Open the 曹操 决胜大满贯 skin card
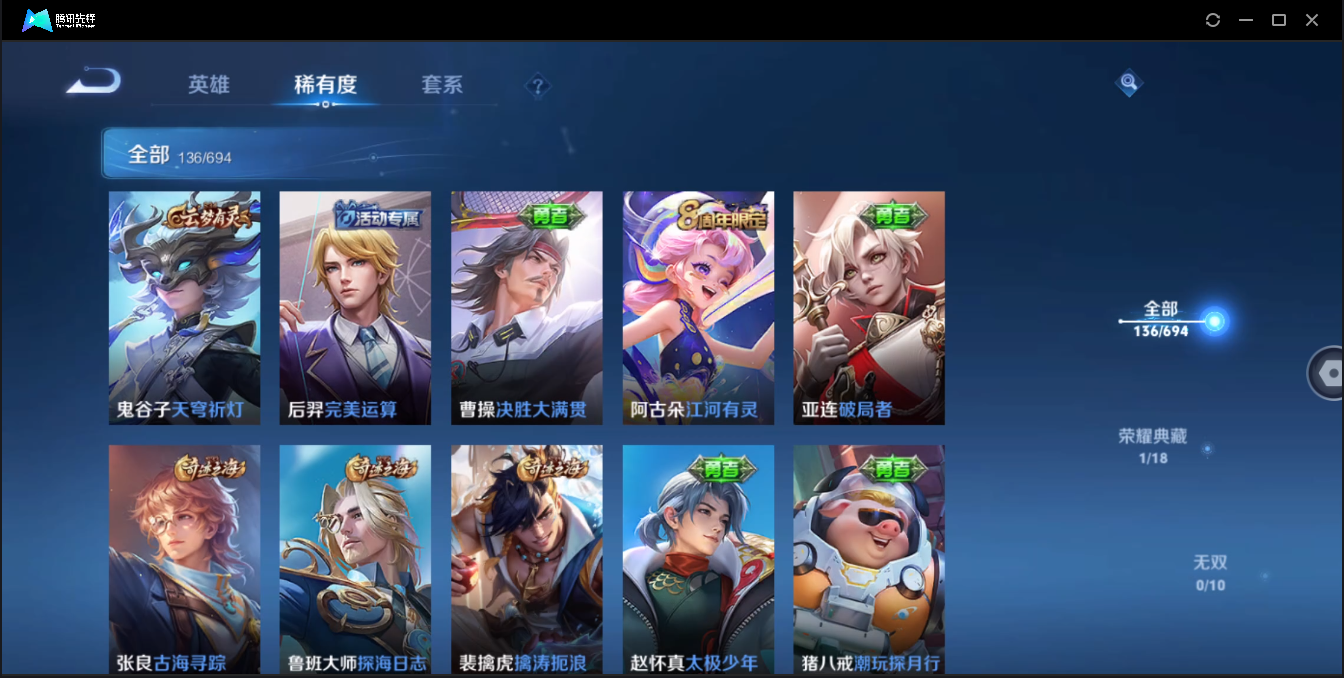The height and width of the screenshot is (678, 1344). 527,308
